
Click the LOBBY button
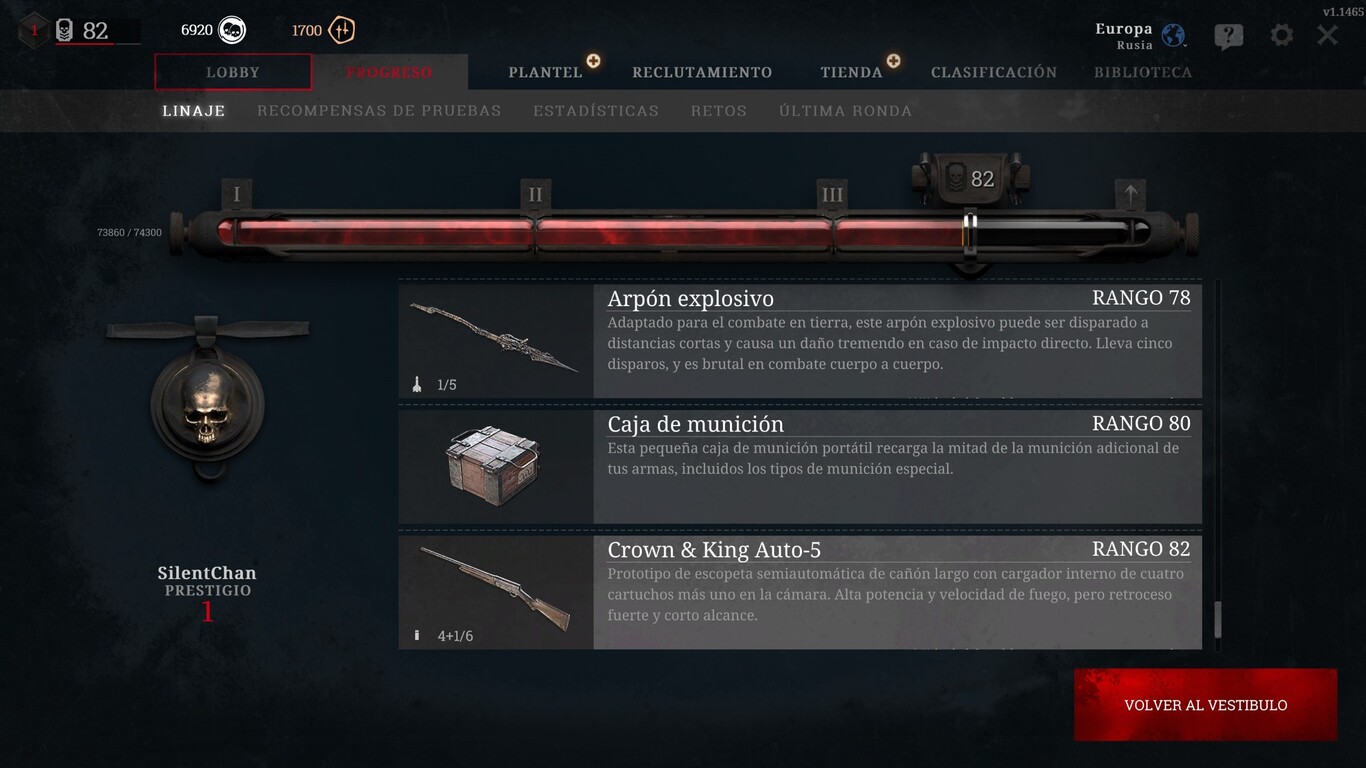233,72
